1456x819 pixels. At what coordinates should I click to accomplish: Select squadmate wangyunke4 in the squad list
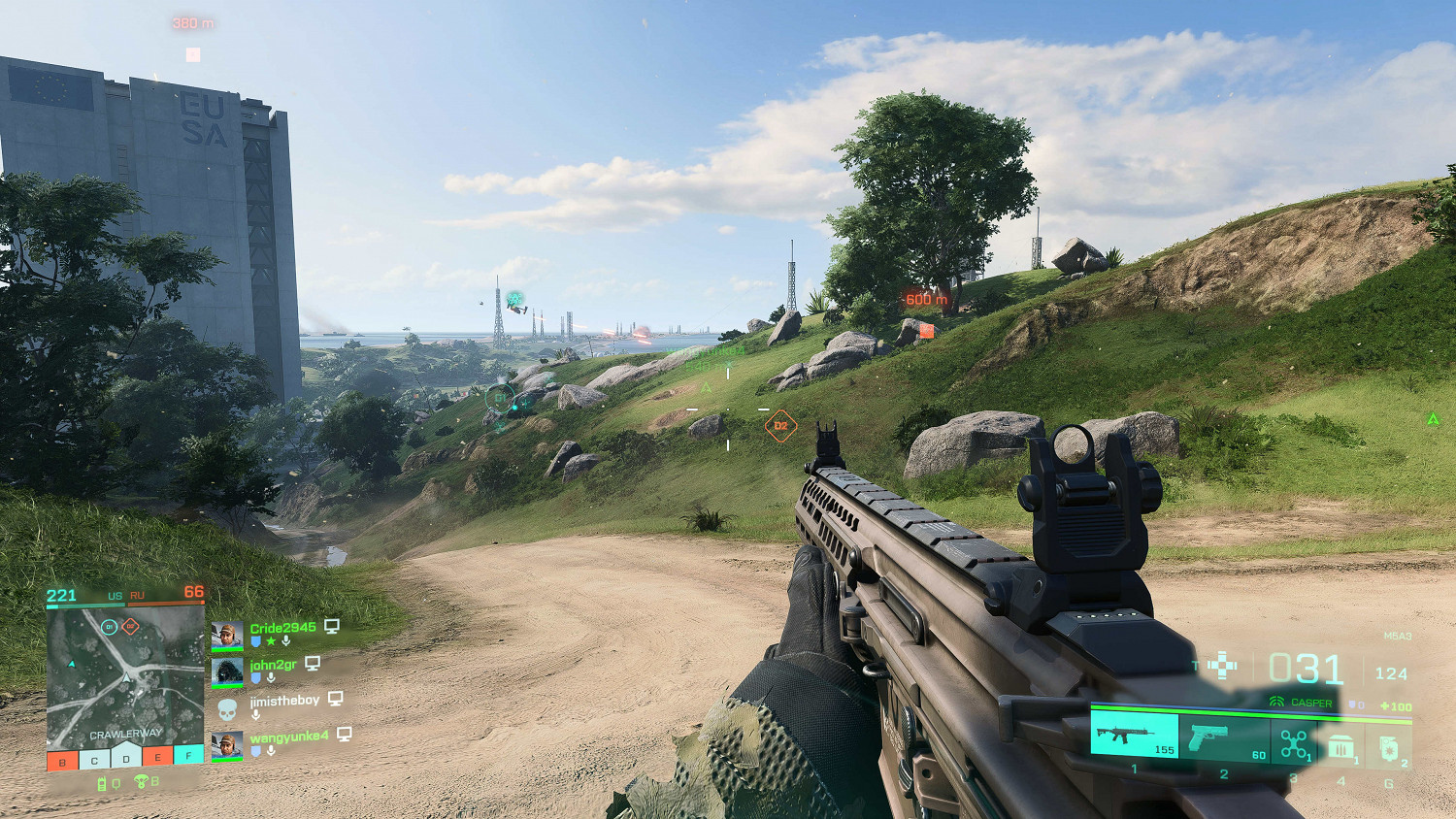(288, 737)
